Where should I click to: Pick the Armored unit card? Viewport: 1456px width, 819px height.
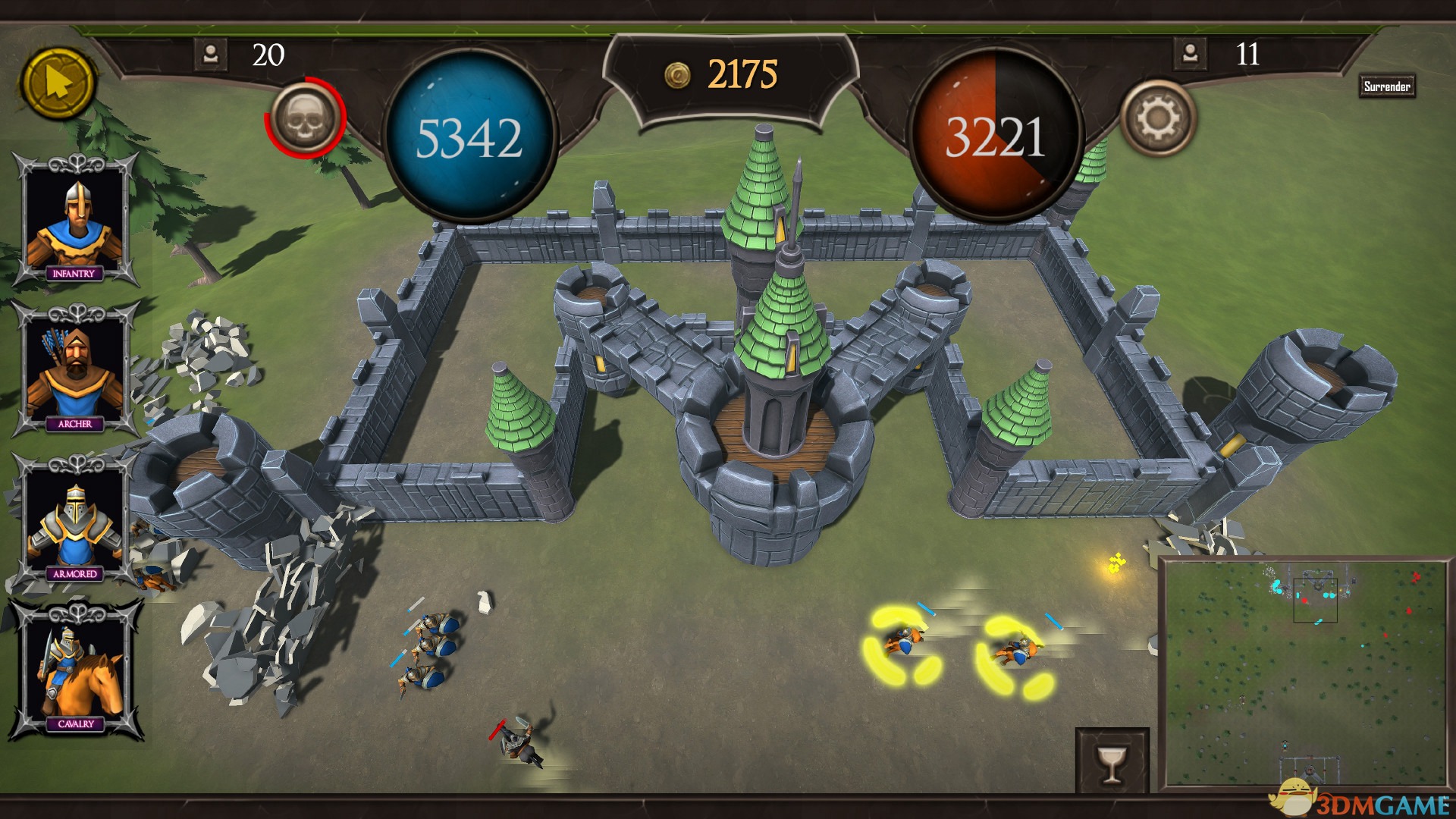click(x=74, y=520)
